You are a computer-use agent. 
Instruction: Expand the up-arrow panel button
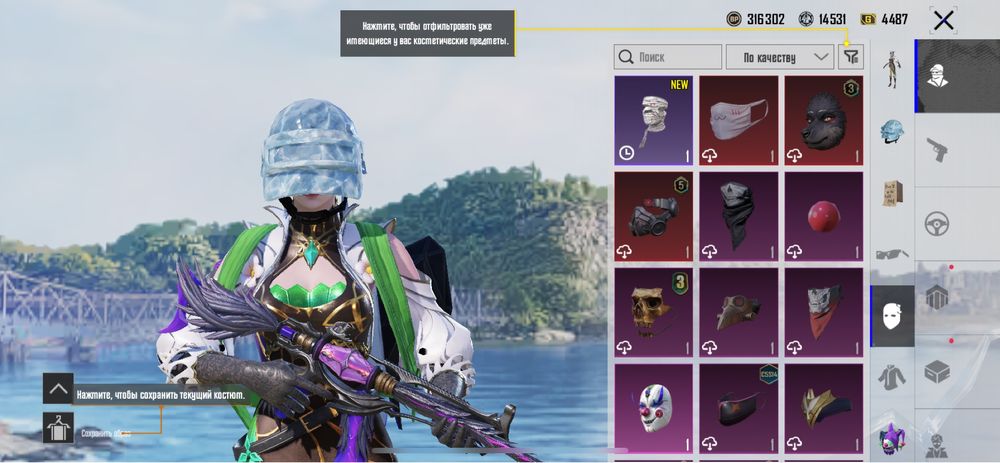(58, 388)
